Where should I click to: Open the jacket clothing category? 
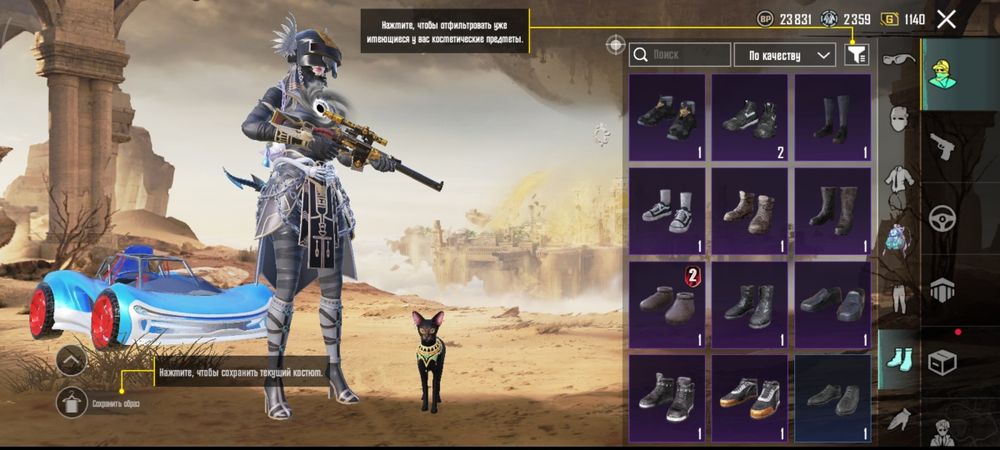coord(899,180)
